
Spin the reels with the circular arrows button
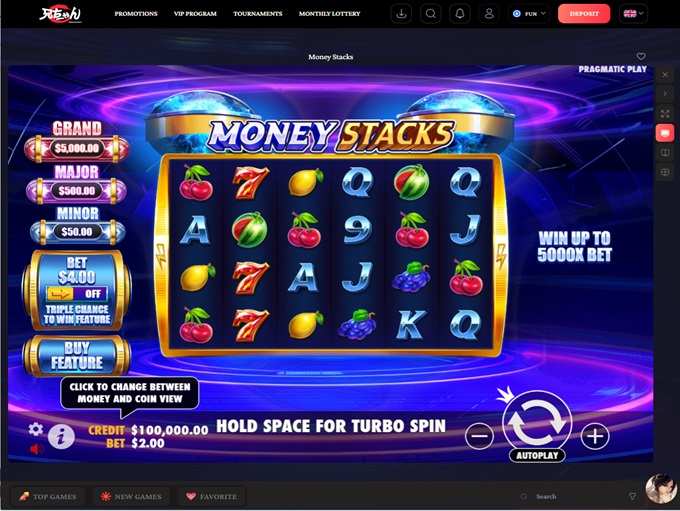[x=536, y=420]
